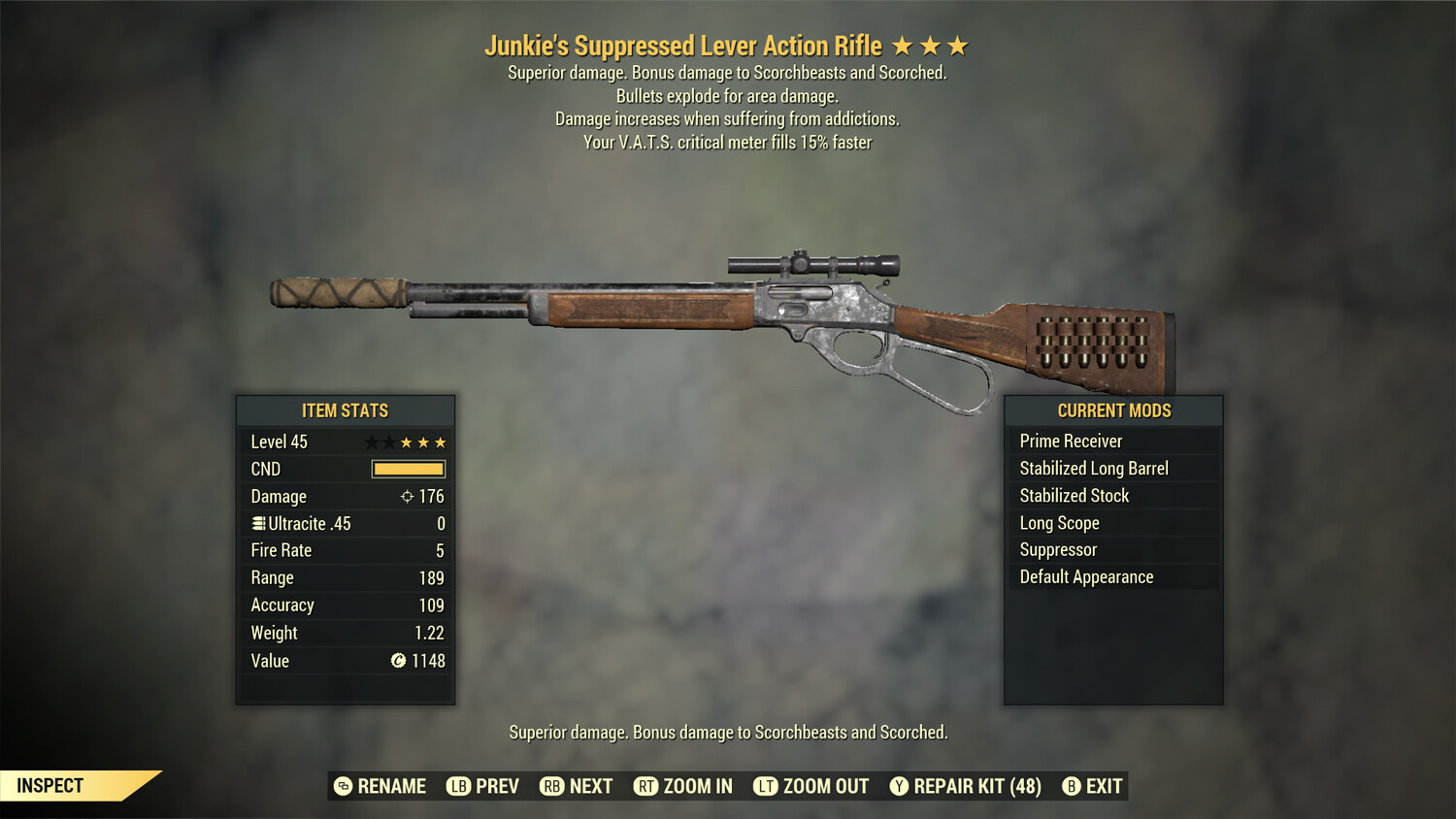This screenshot has height=819, width=1456.
Task: Click the CND condition bar
Action: tap(407, 469)
